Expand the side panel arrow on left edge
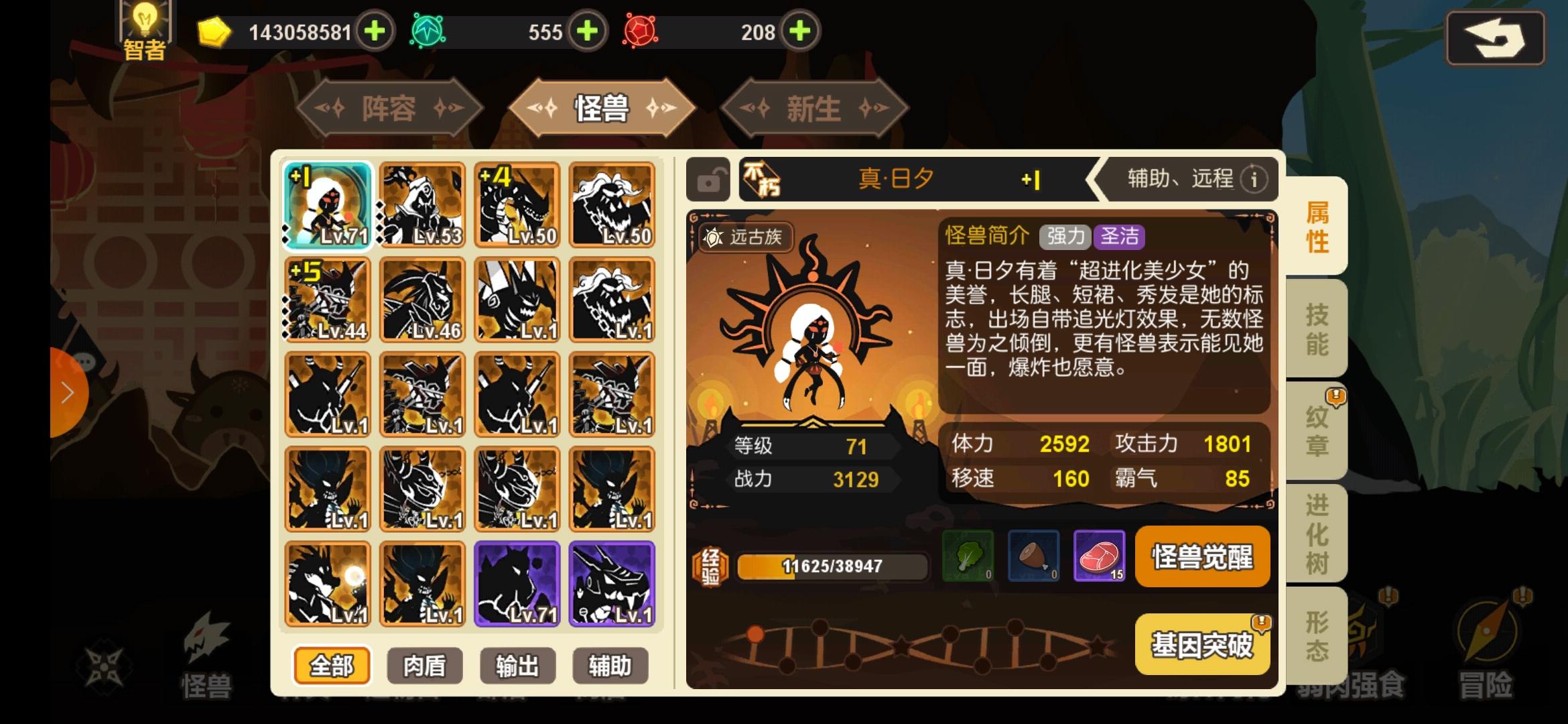This screenshot has height=724, width=1568. pyautogui.click(x=66, y=392)
